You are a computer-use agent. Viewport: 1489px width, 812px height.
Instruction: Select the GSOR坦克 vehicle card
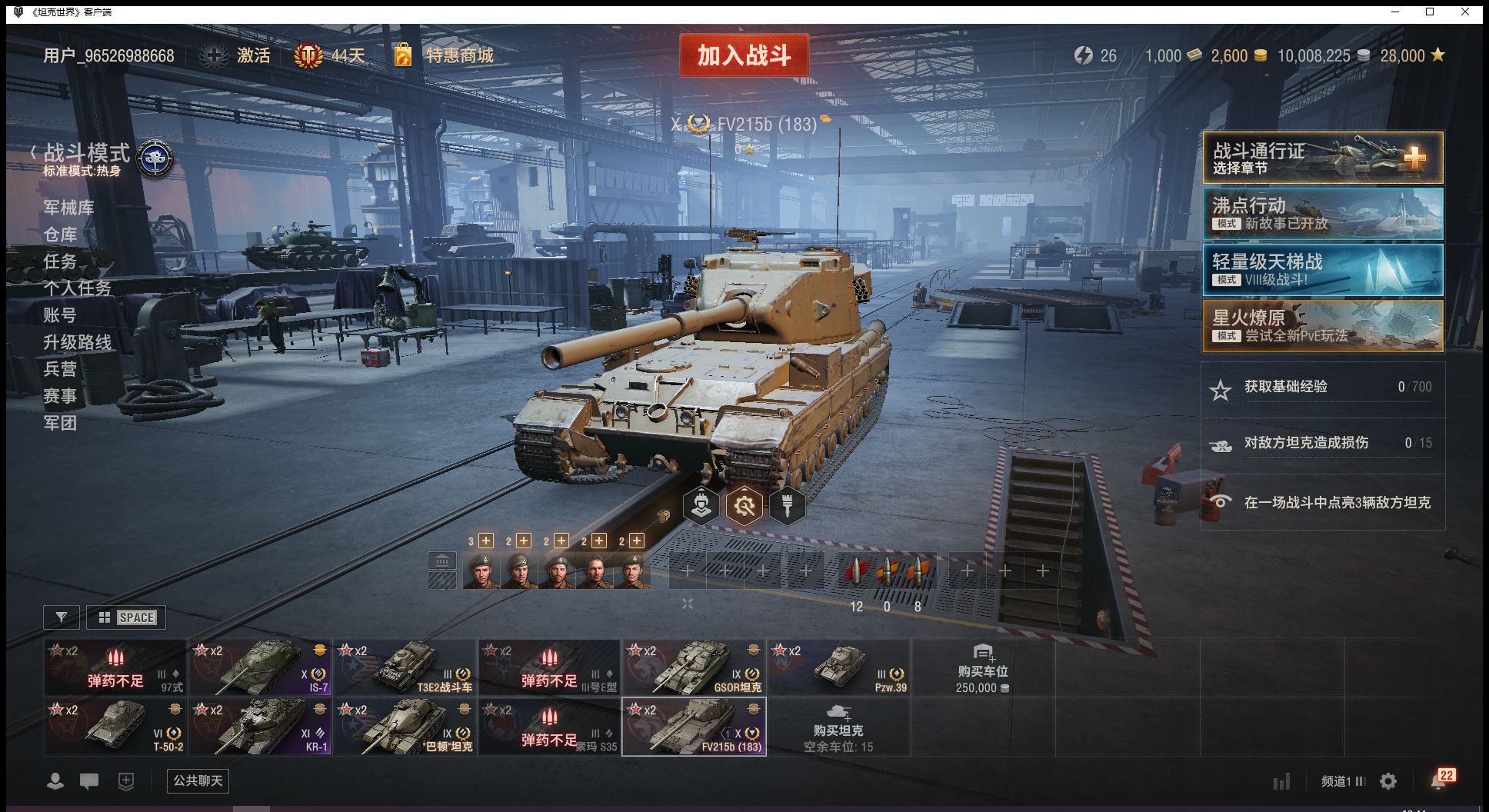pyautogui.click(x=694, y=667)
